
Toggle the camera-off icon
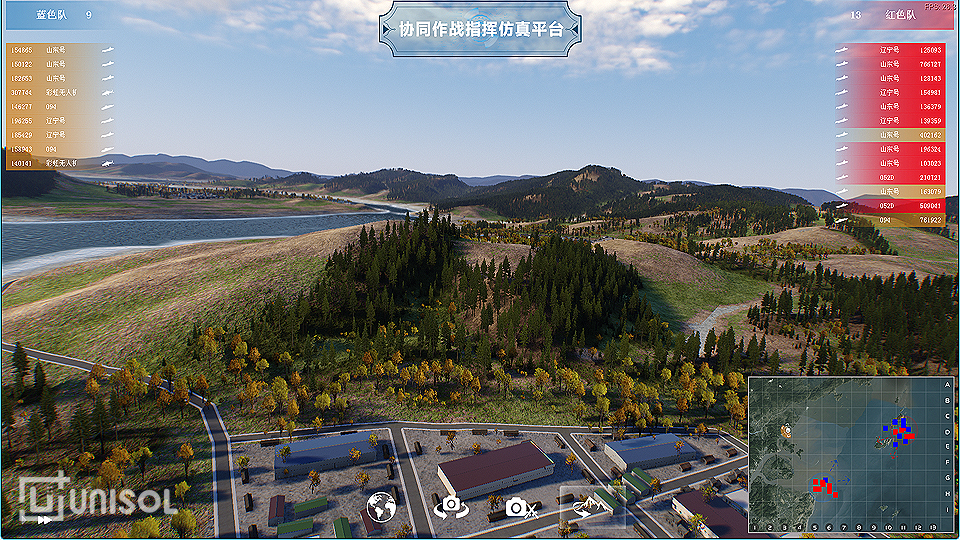pyautogui.click(x=521, y=507)
